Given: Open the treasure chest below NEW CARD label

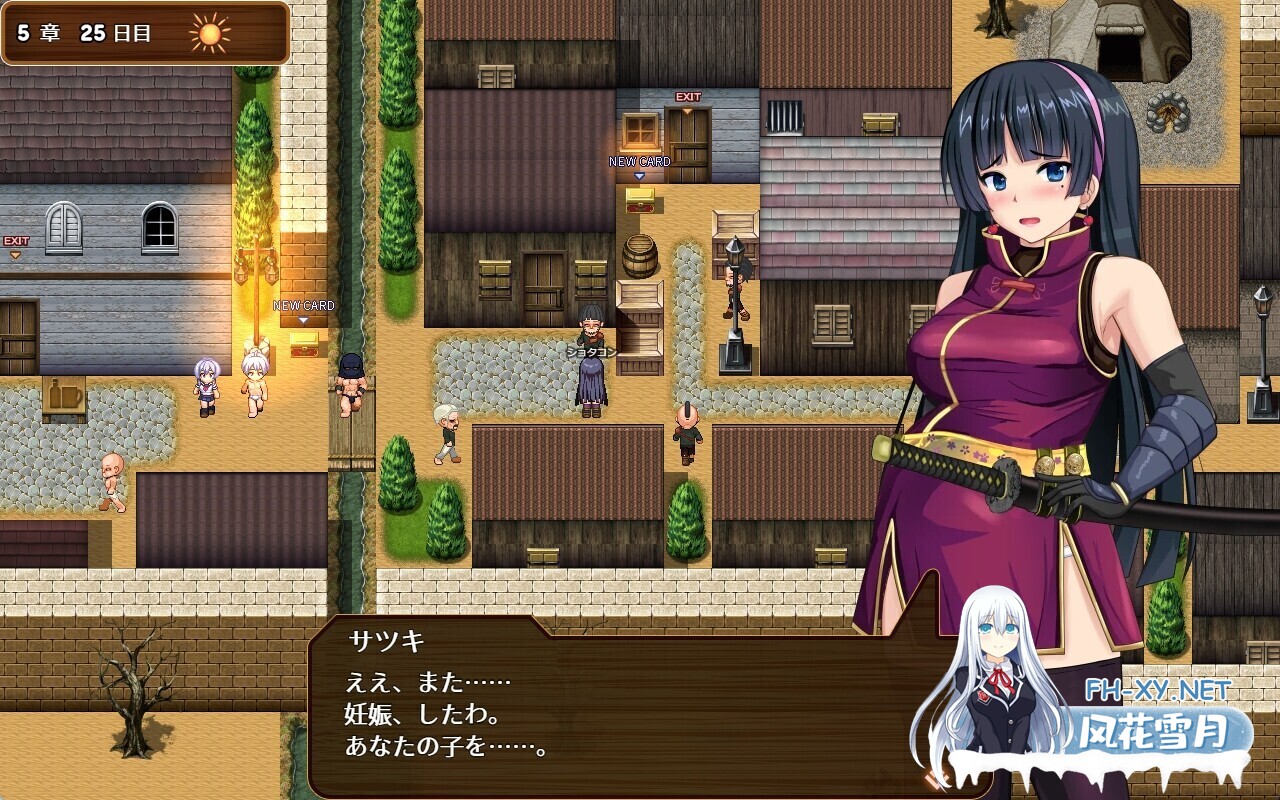Looking at the screenshot, I should pyautogui.click(x=638, y=200).
